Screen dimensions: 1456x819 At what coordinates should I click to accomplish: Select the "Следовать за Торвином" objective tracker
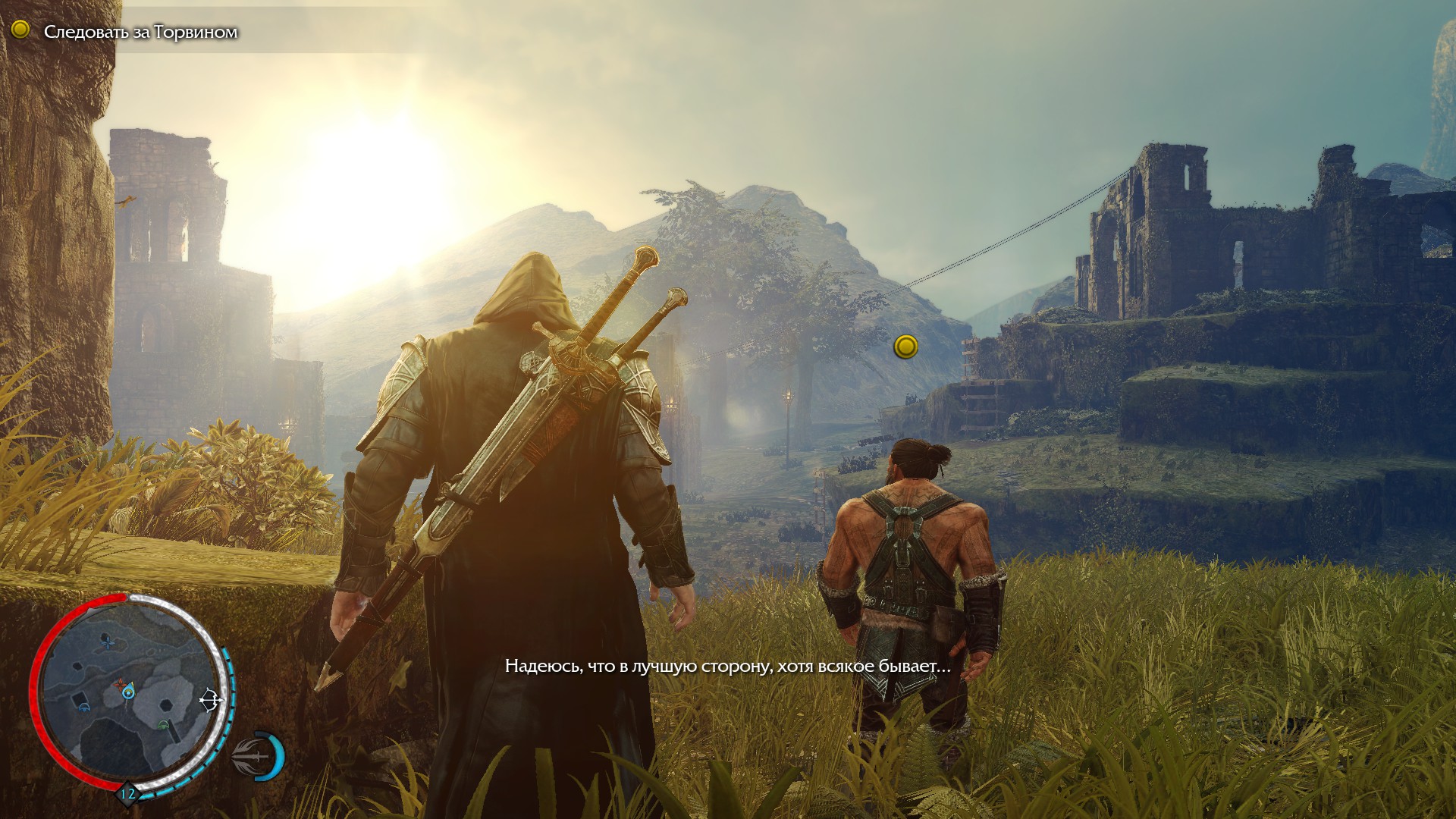(140, 32)
